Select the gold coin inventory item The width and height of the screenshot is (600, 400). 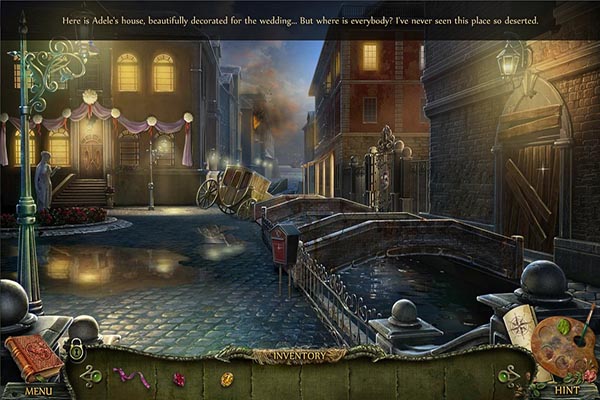coord(227,379)
